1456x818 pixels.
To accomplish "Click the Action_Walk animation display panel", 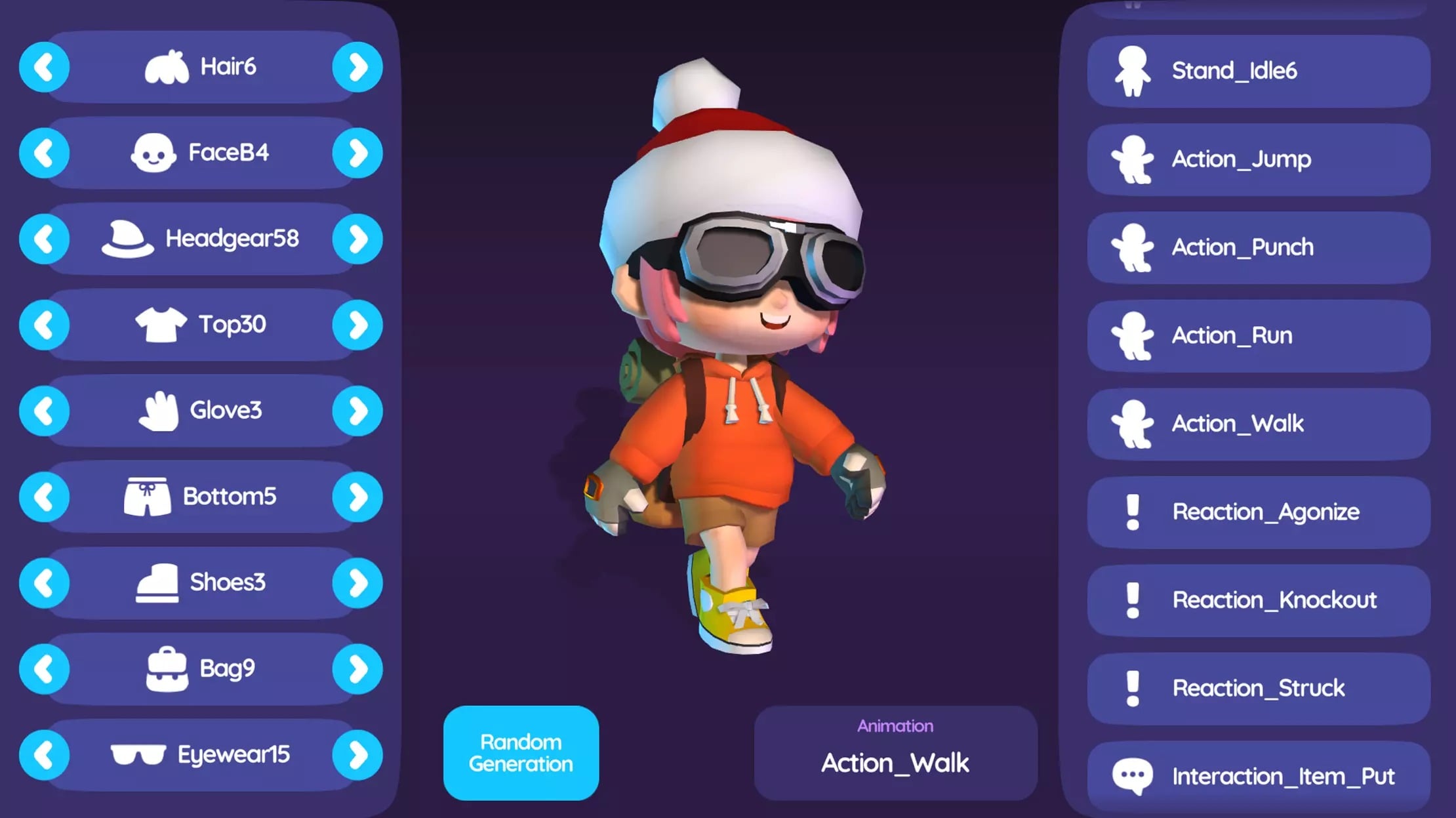I will point(895,751).
